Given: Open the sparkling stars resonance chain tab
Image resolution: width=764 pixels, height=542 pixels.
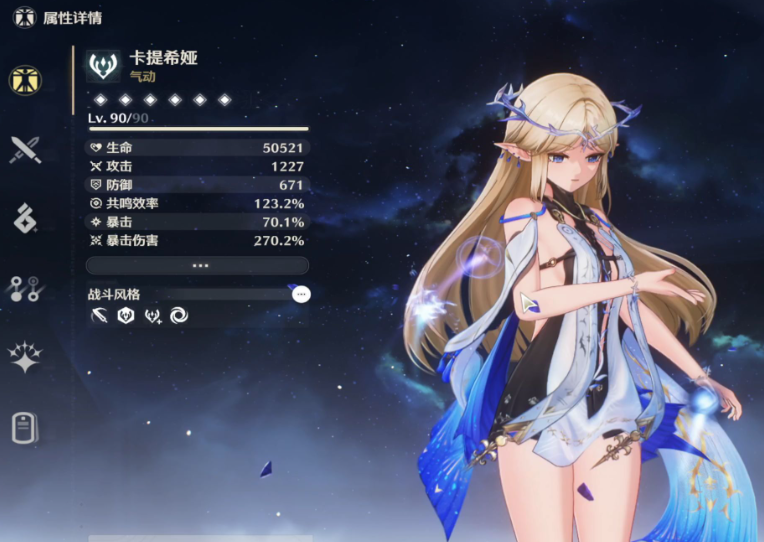Looking at the screenshot, I should pyautogui.click(x=25, y=358).
